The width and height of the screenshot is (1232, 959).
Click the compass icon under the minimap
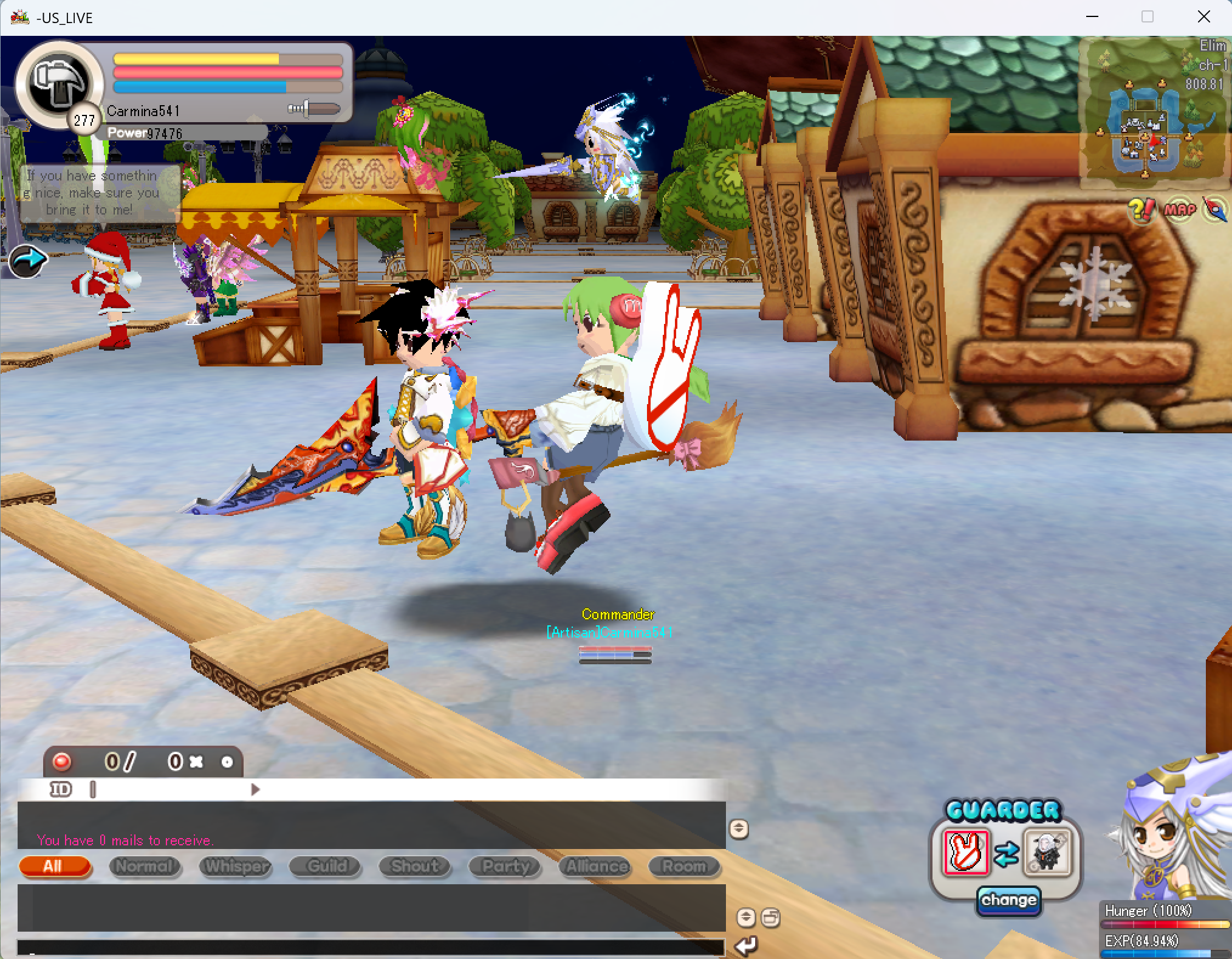point(1214,210)
